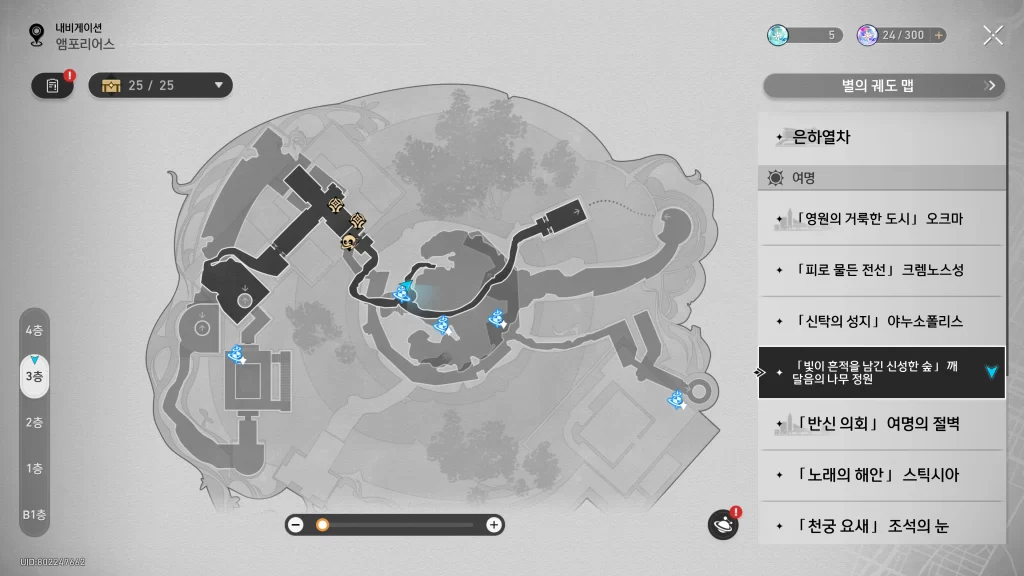
Task: Zoom out the map with minus button
Action: pyautogui.click(x=296, y=524)
